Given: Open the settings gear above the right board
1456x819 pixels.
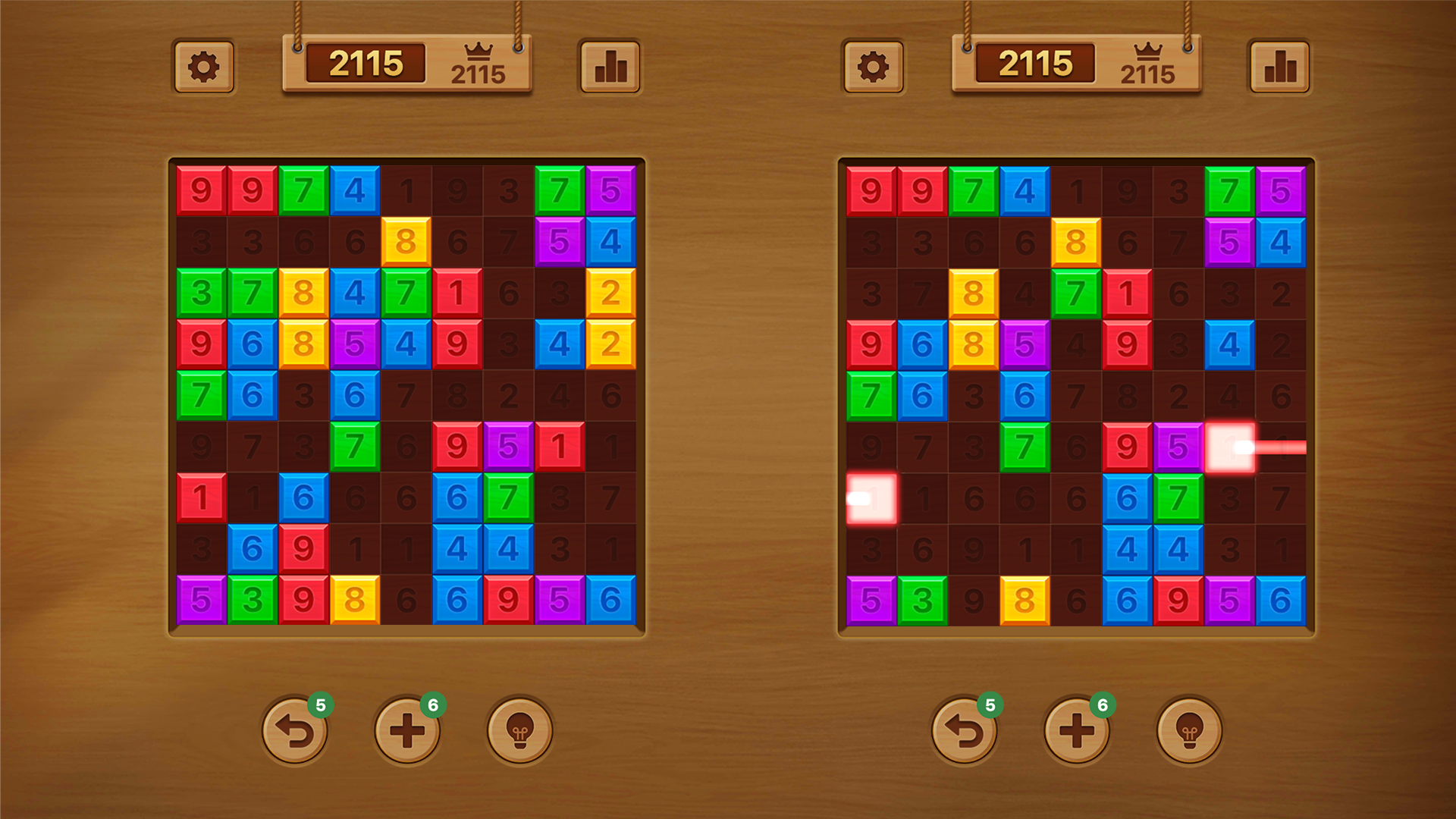Looking at the screenshot, I should pyautogui.click(x=873, y=66).
